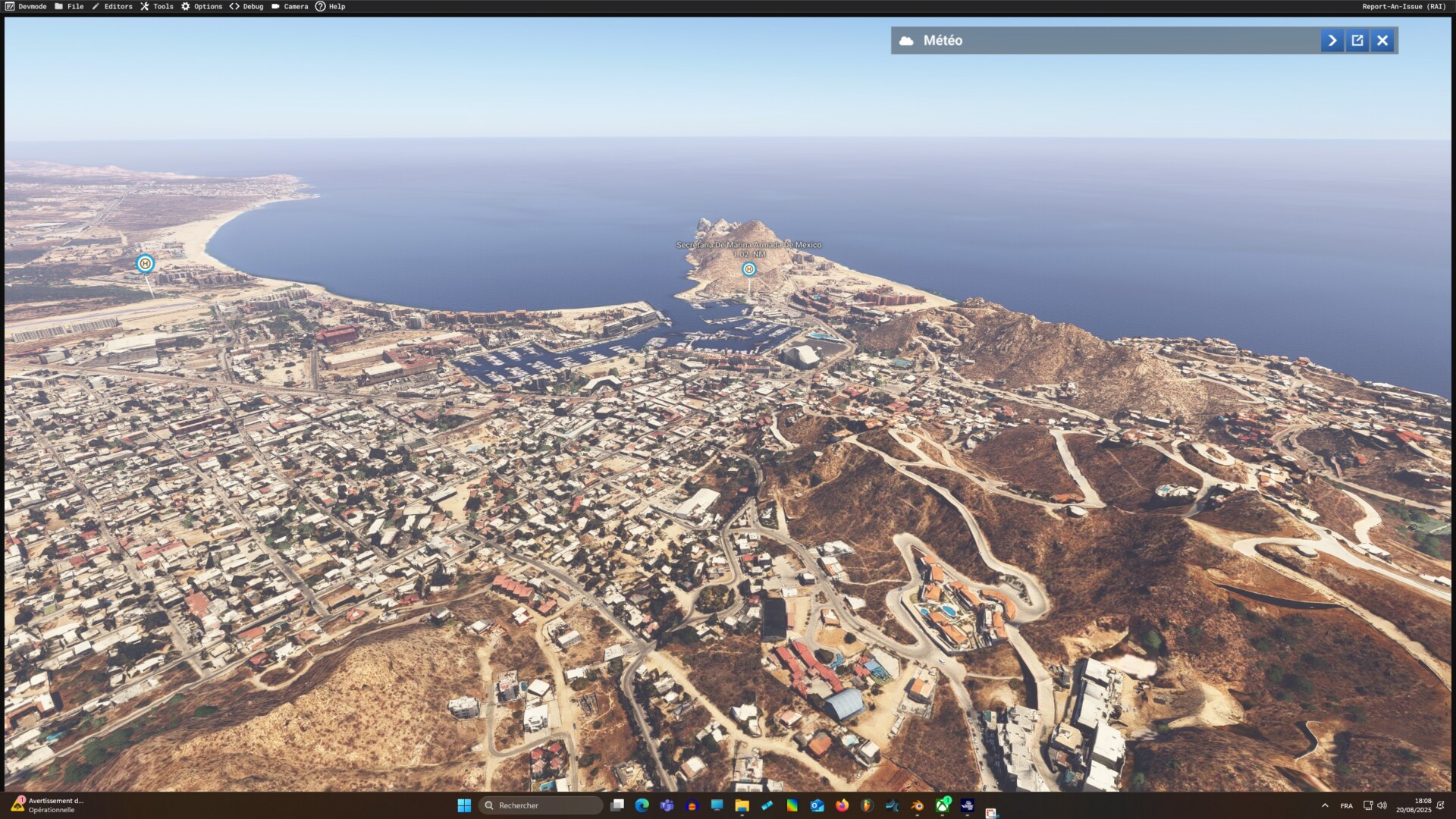Select the Secretaria De Marina heliport marker
Viewport: 1456px width, 819px height.
[x=748, y=269]
